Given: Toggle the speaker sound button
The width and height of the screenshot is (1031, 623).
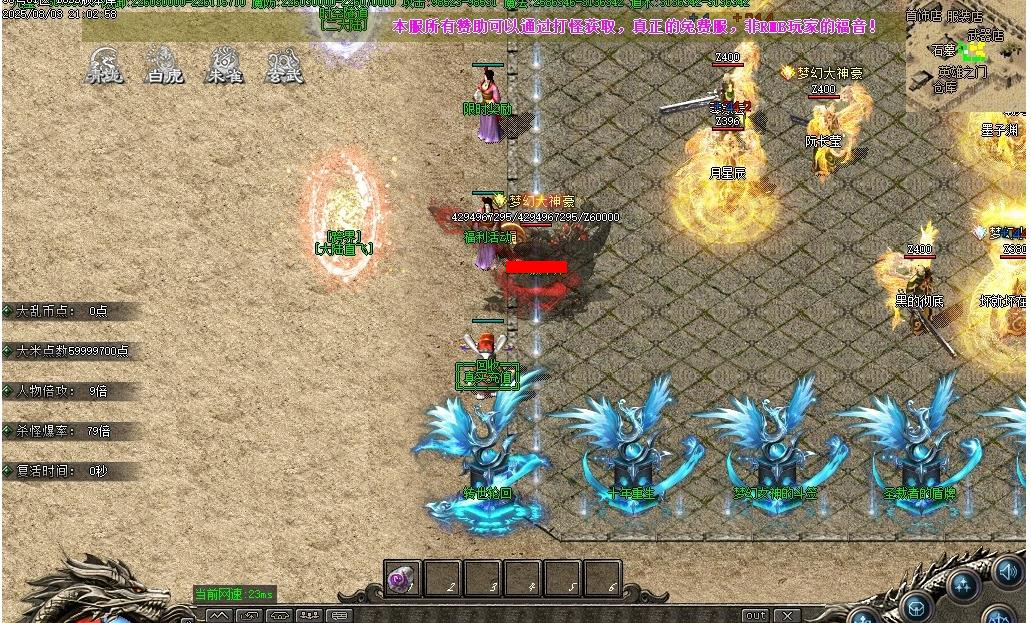Looking at the screenshot, I should pyautogui.click(x=1007, y=572).
